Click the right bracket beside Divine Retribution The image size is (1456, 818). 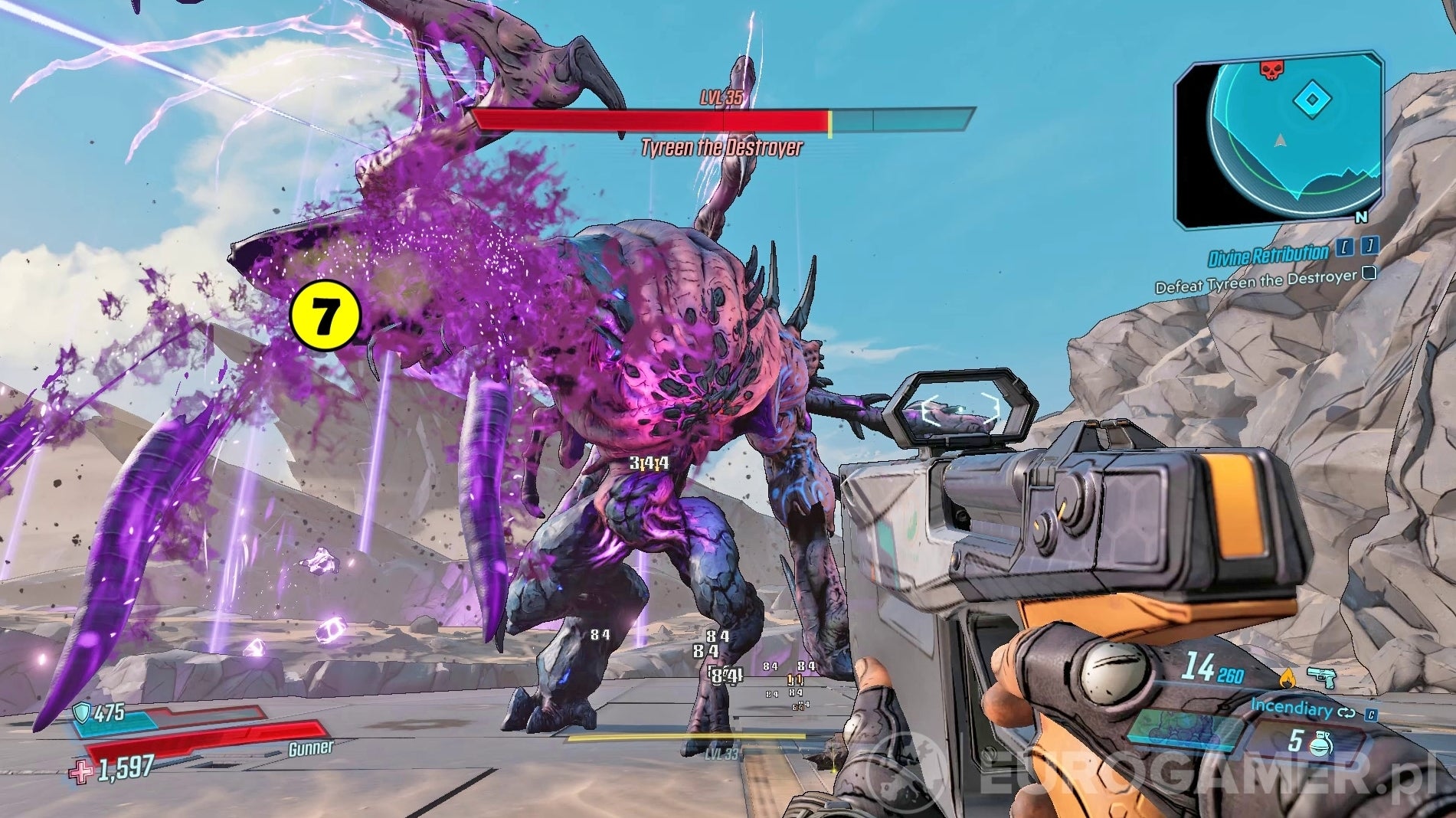coord(1370,247)
